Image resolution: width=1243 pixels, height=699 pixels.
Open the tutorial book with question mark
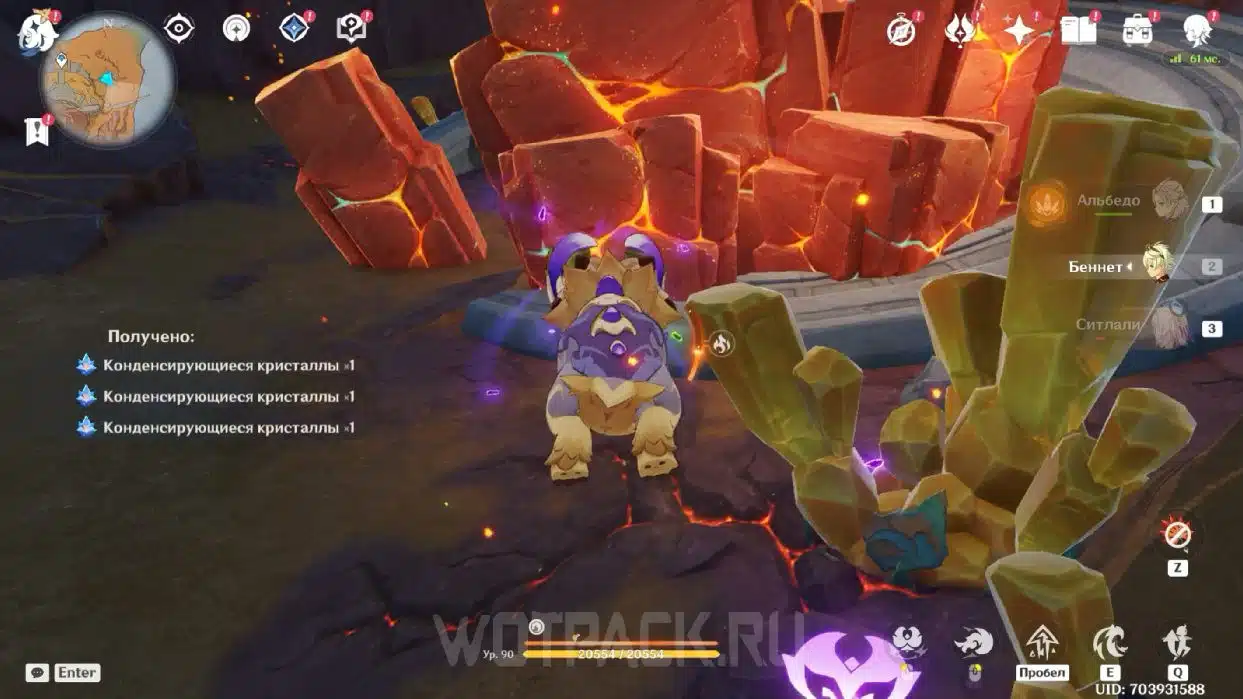click(x=351, y=28)
